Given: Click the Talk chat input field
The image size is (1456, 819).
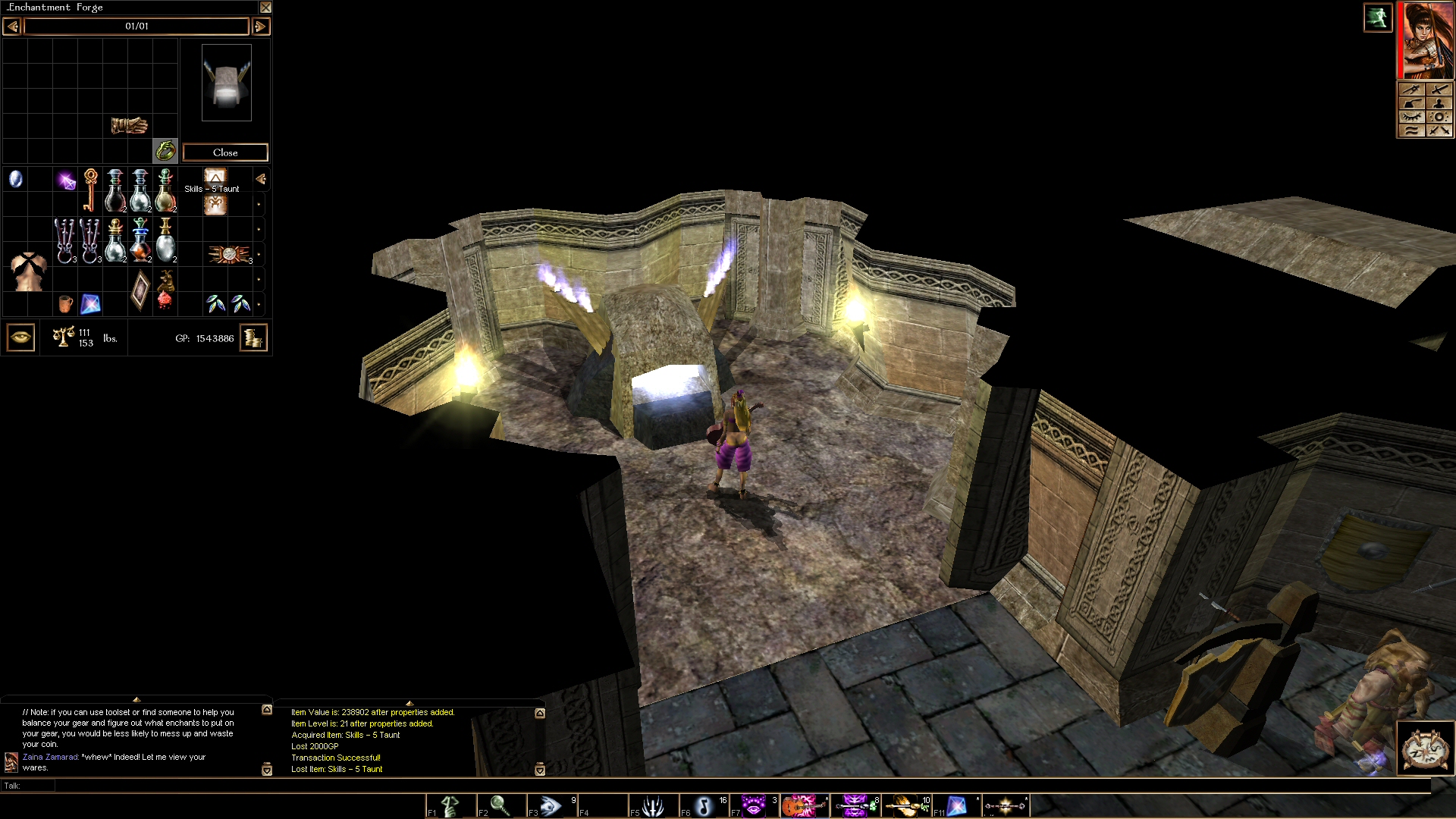Looking at the screenshot, I should tap(682, 786).
